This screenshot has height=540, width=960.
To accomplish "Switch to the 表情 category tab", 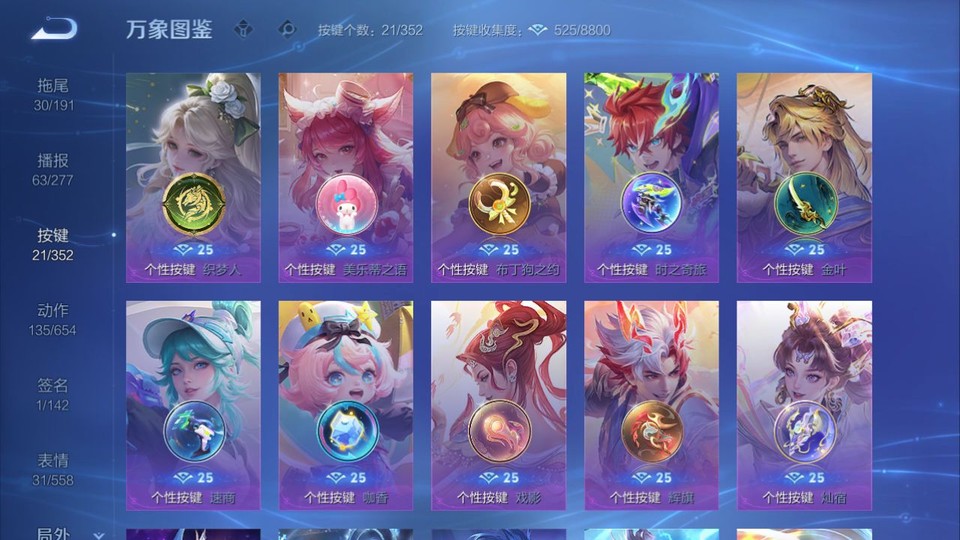I will pos(54,470).
